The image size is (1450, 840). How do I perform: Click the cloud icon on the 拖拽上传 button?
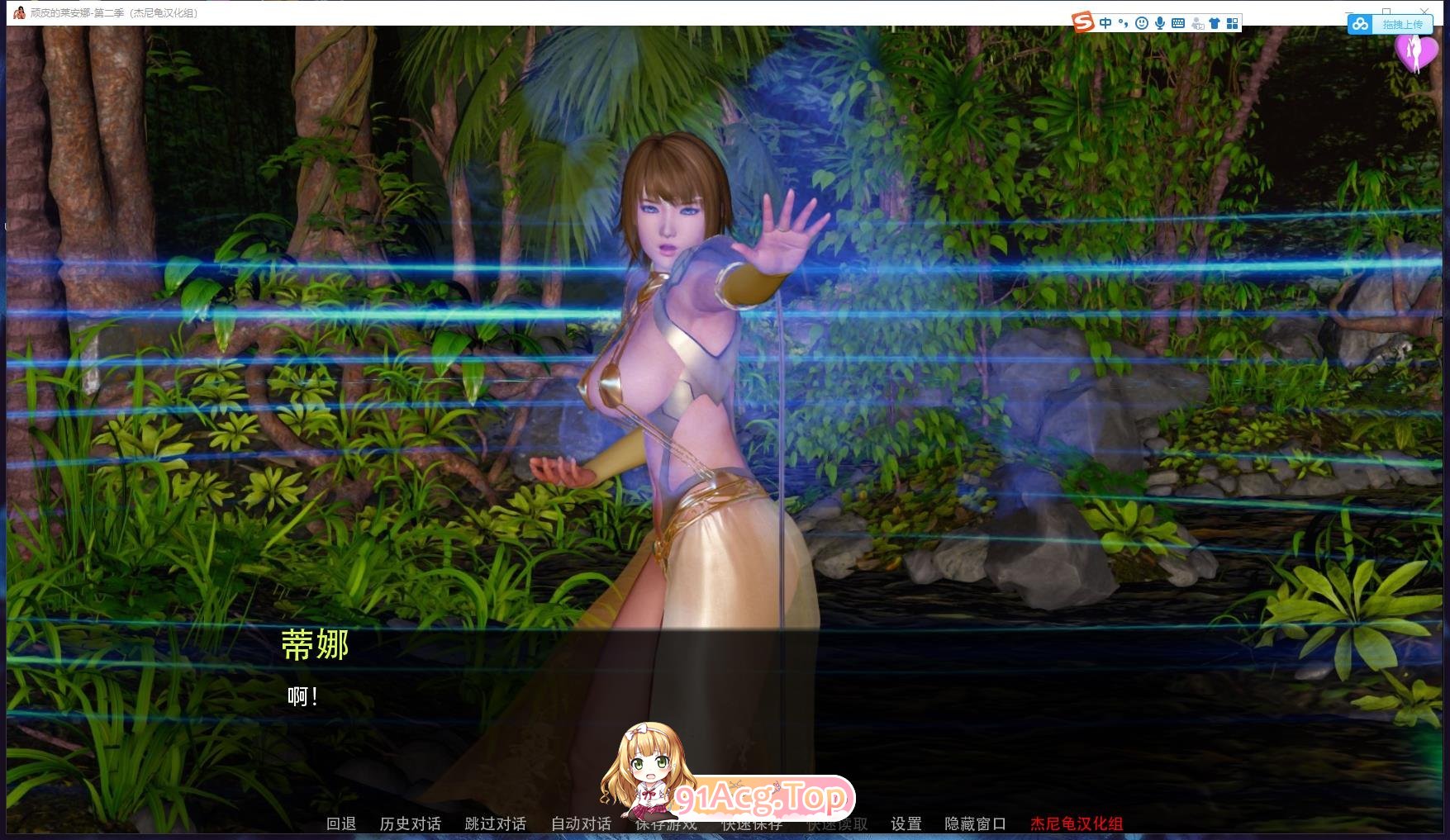coord(1360,25)
